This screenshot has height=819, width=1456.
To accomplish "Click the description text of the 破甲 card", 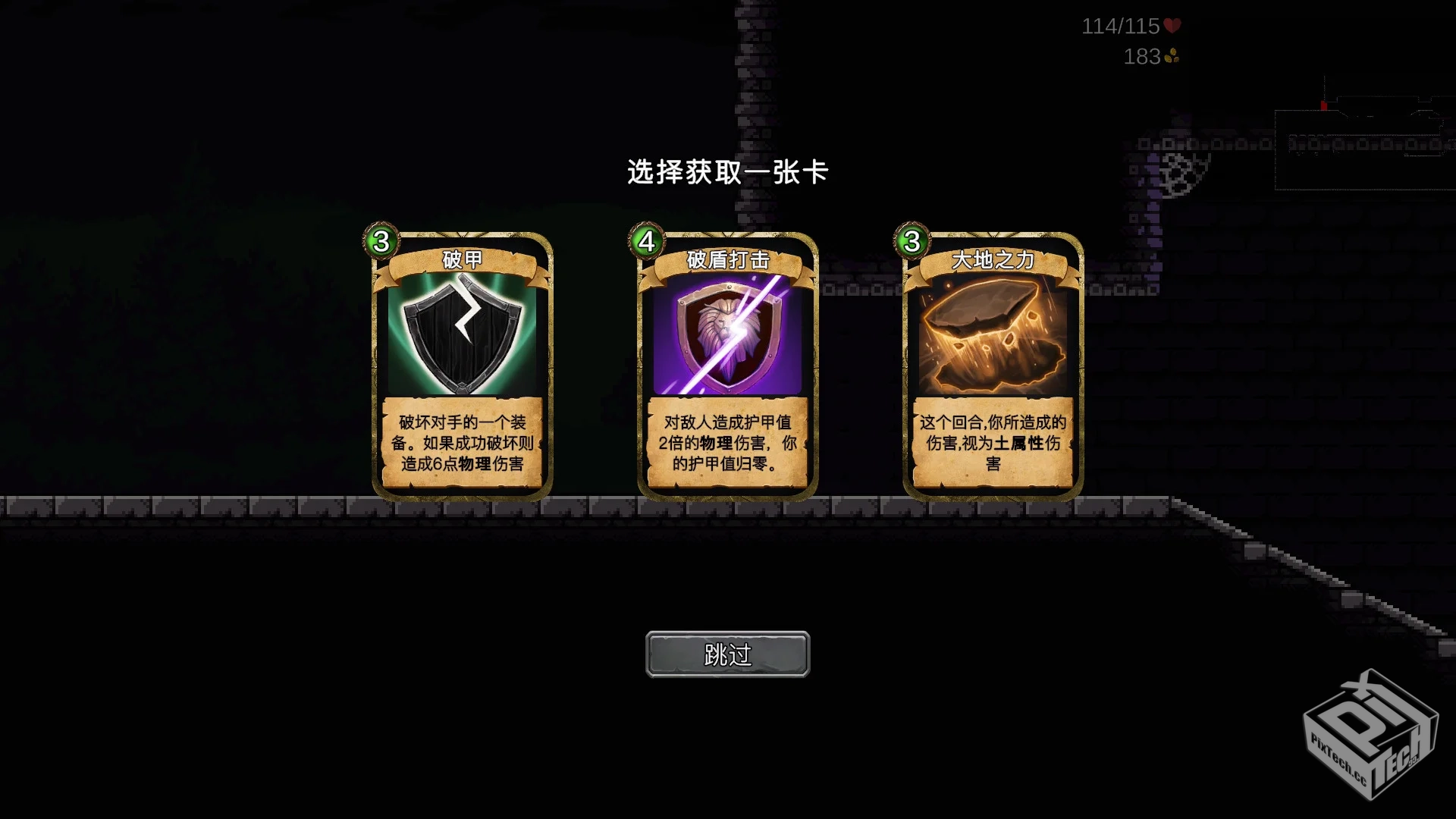I will point(463,445).
